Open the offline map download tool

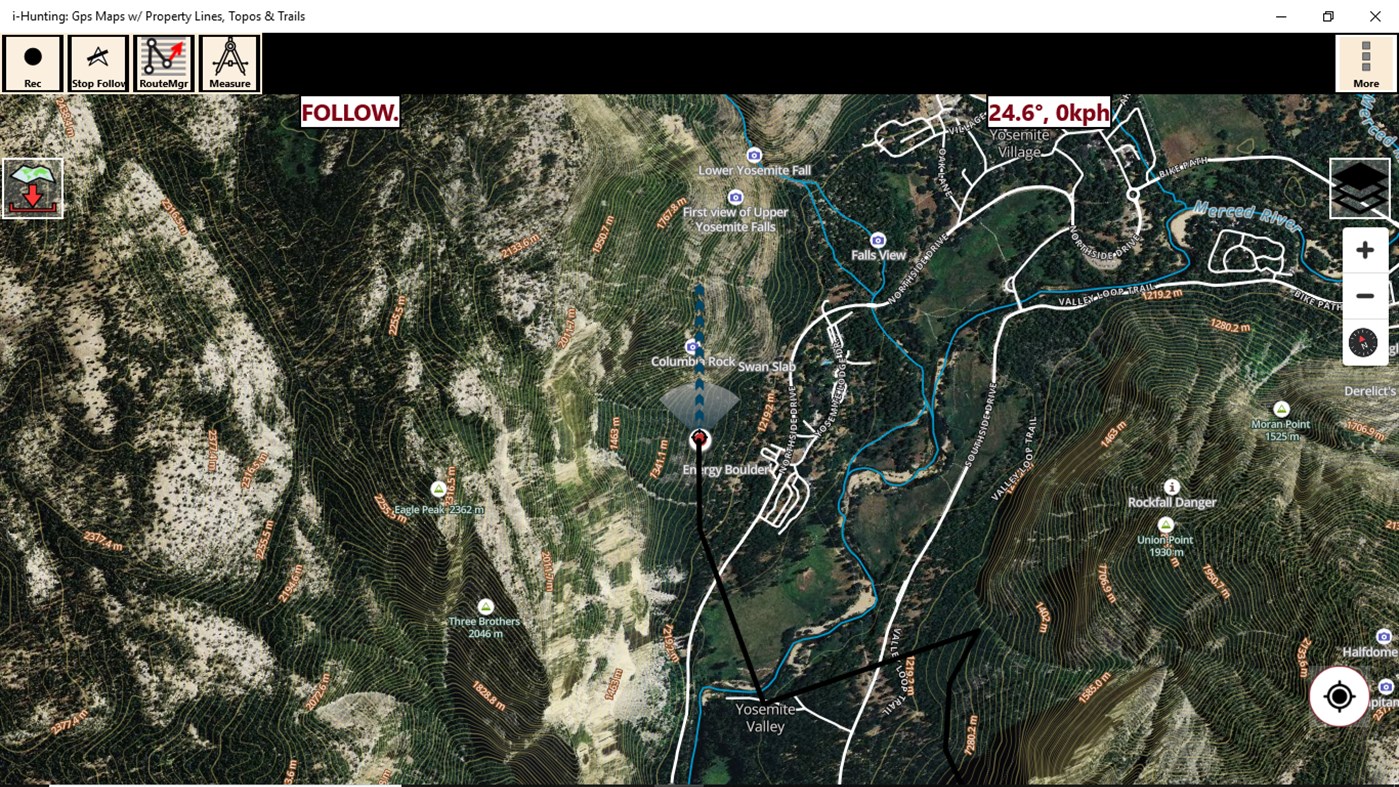[32, 187]
